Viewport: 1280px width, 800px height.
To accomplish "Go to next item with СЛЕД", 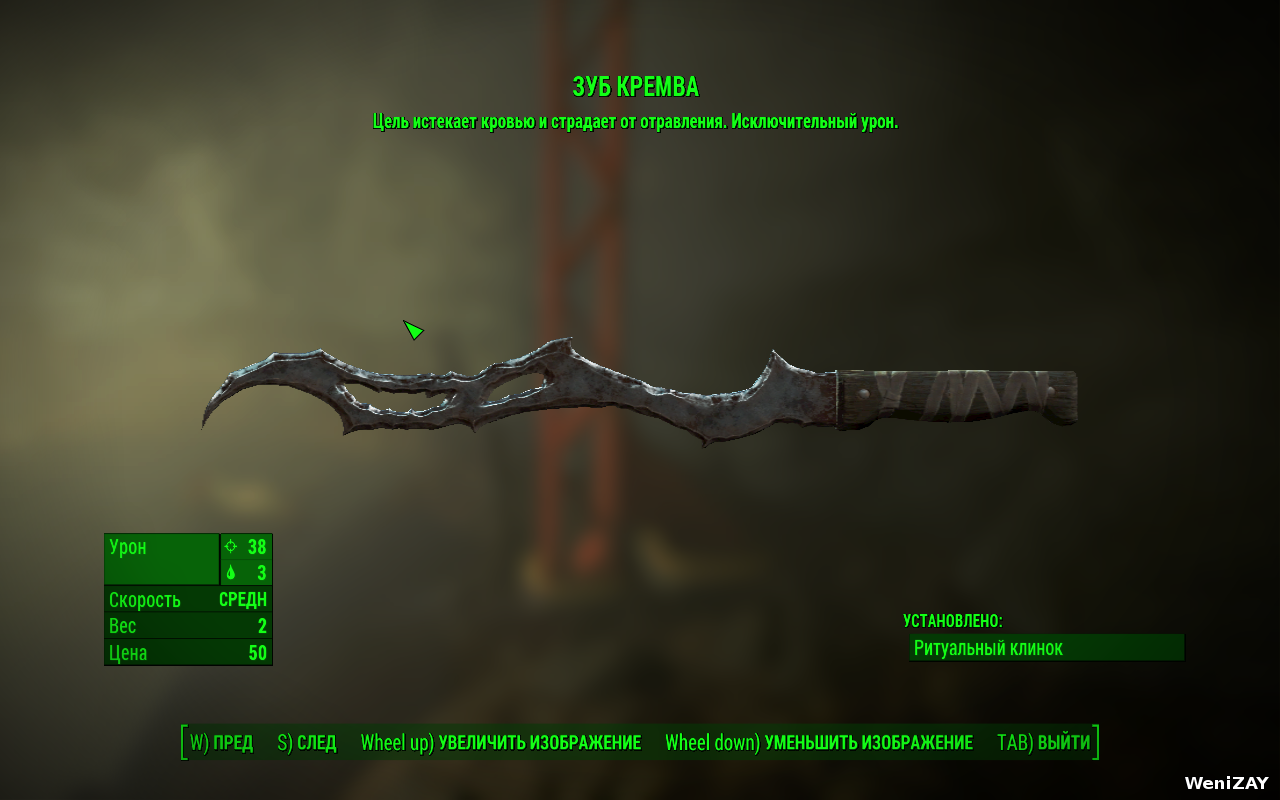I will point(307,743).
